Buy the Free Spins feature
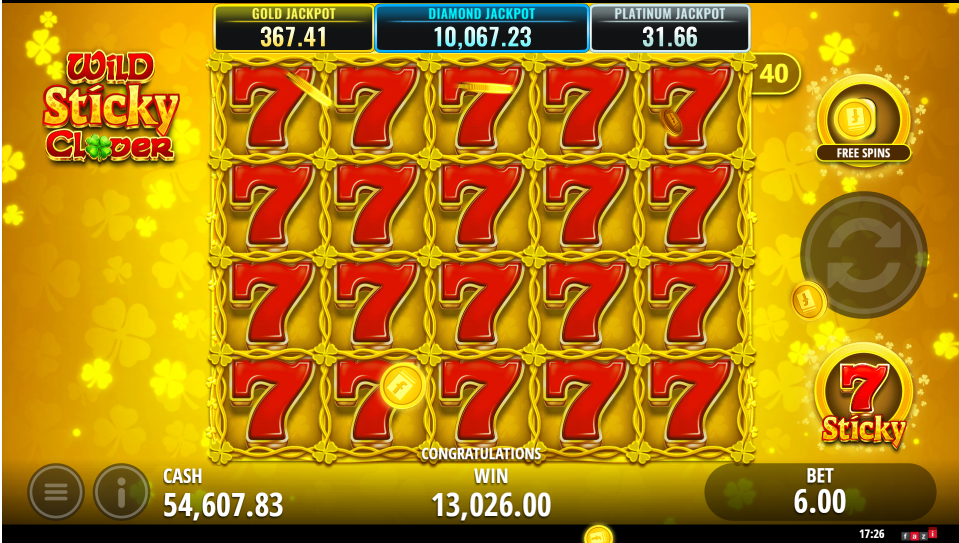Screen dimensions: 959x543 click(863, 119)
